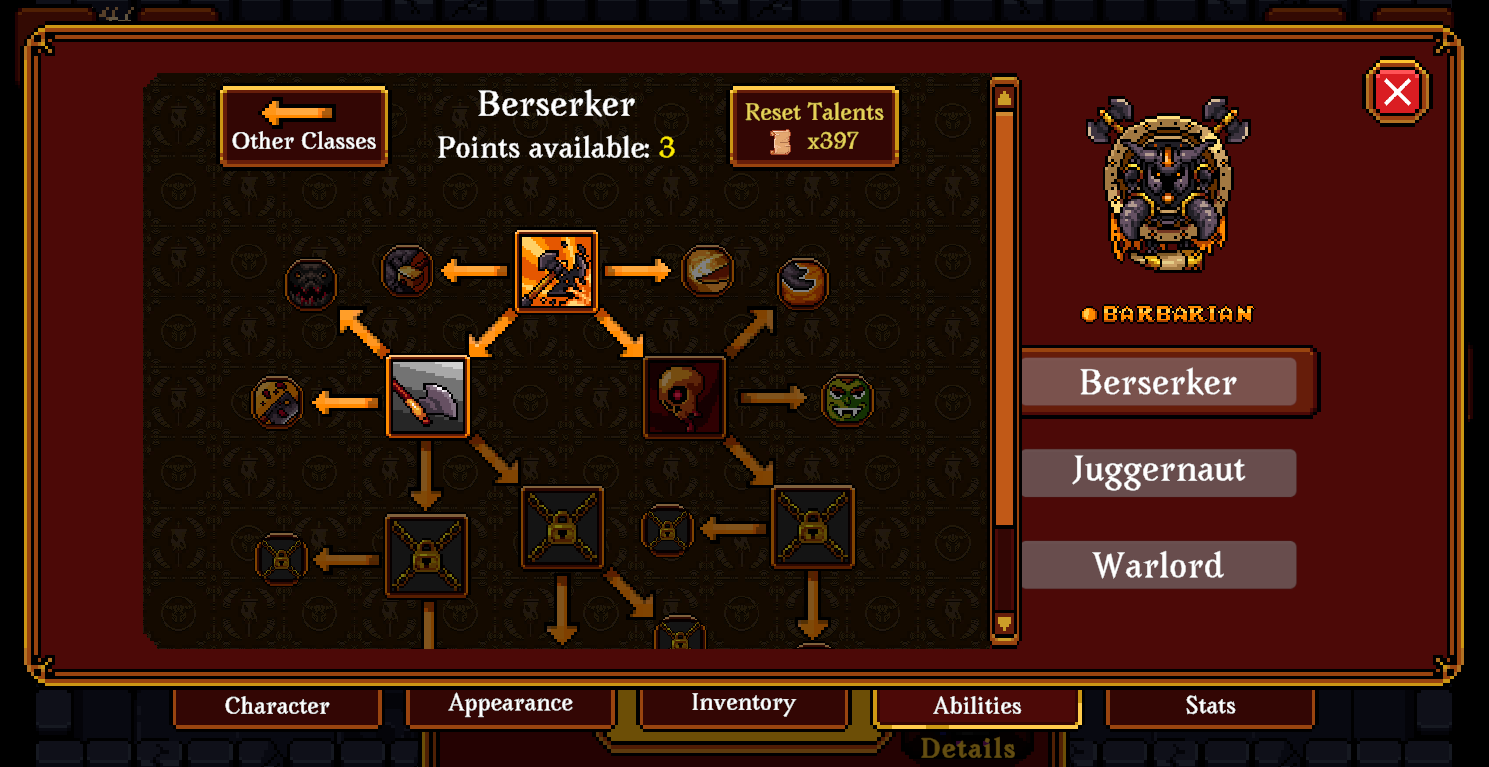The height and width of the screenshot is (767, 1489).
Task: Select the Abilities tab
Action: click(x=977, y=706)
